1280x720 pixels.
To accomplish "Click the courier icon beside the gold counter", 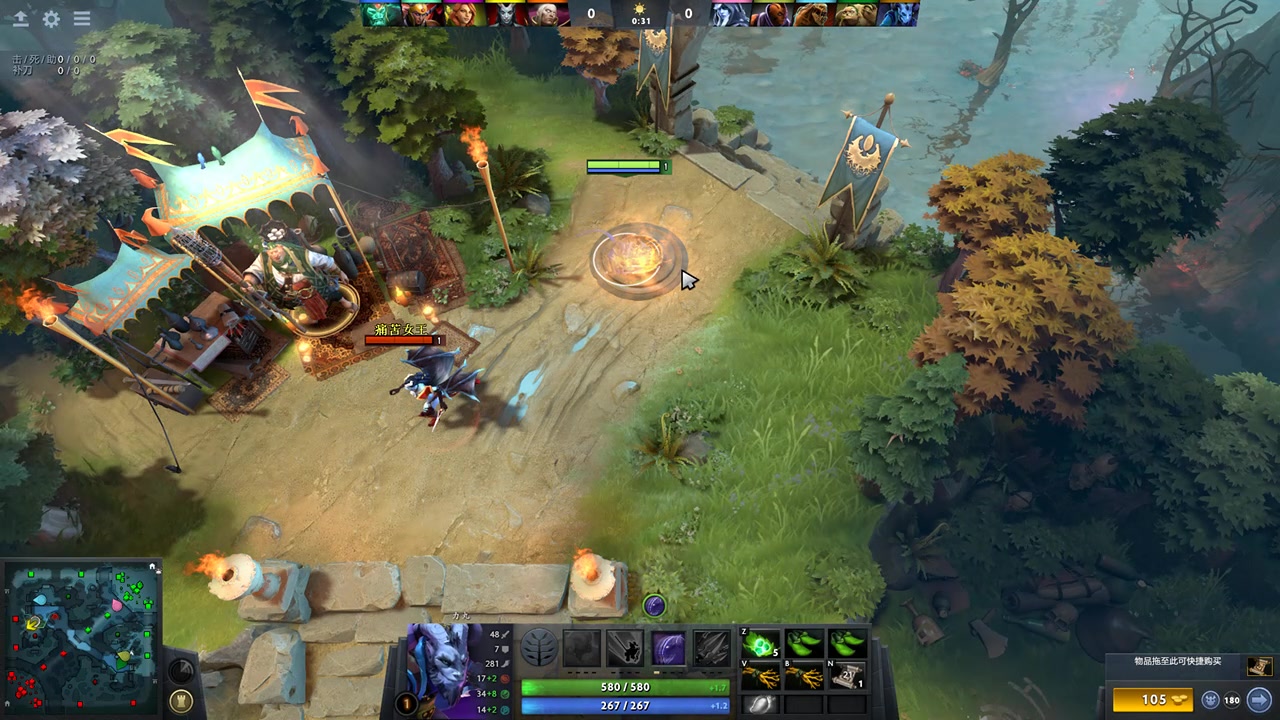I will 1210,700.
